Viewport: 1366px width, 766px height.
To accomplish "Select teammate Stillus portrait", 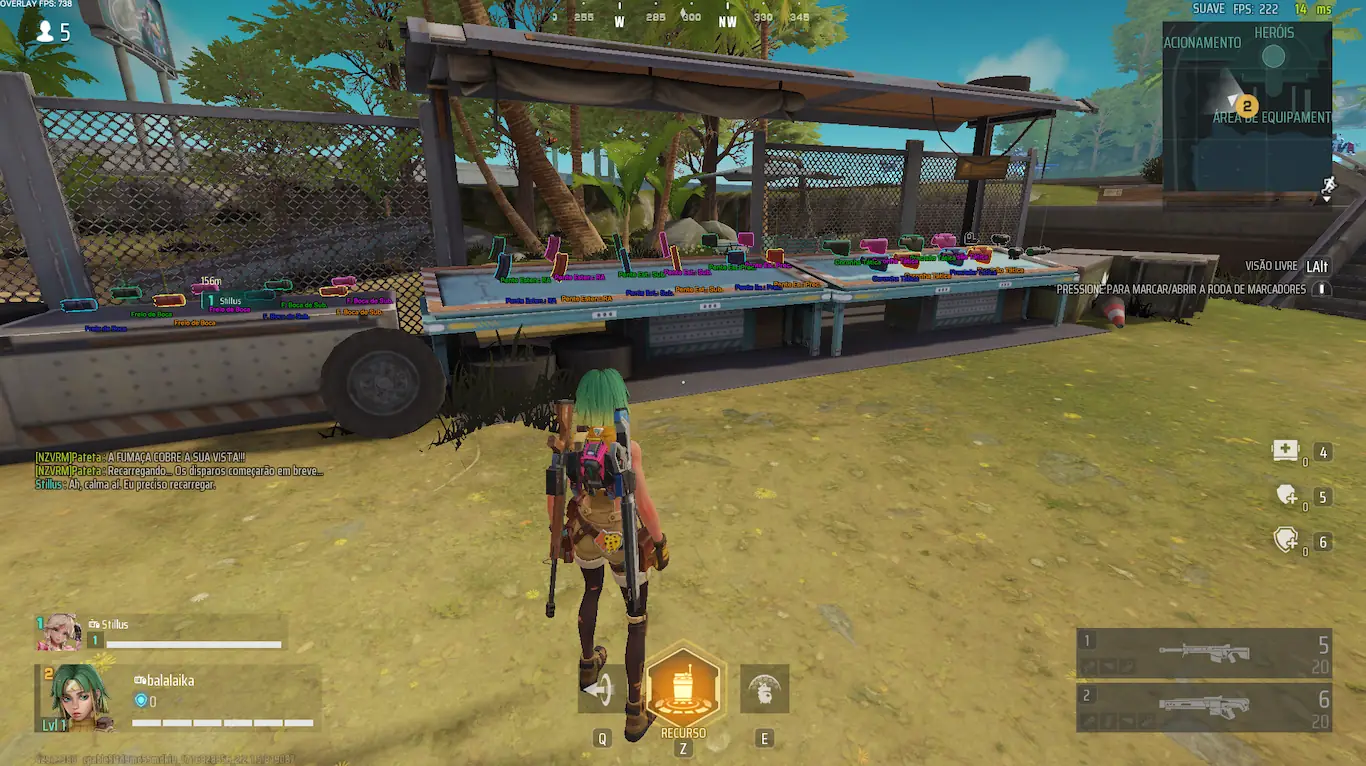I will (x=59, y=632).
